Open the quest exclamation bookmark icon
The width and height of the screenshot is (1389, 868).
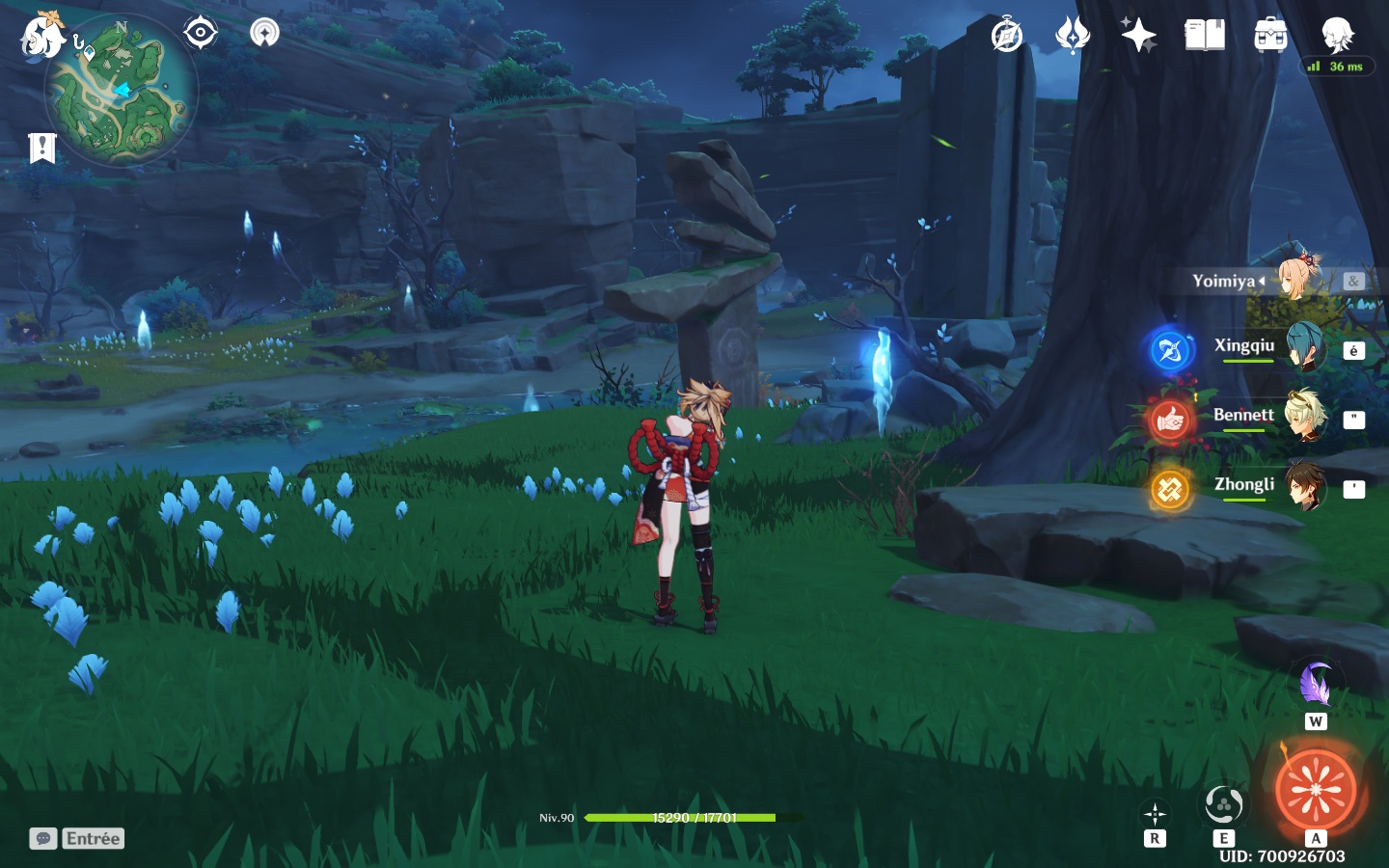coord(42,148)
